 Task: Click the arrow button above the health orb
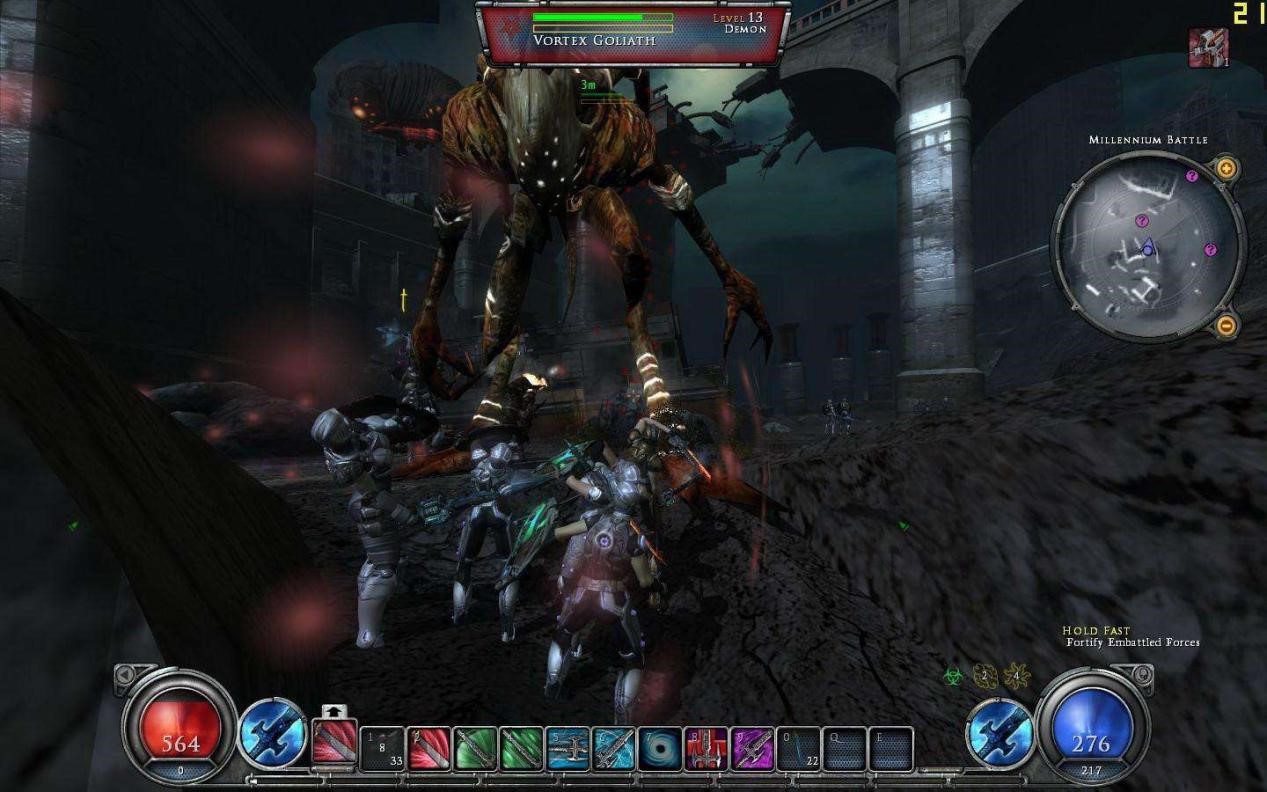tap(124, 676)
